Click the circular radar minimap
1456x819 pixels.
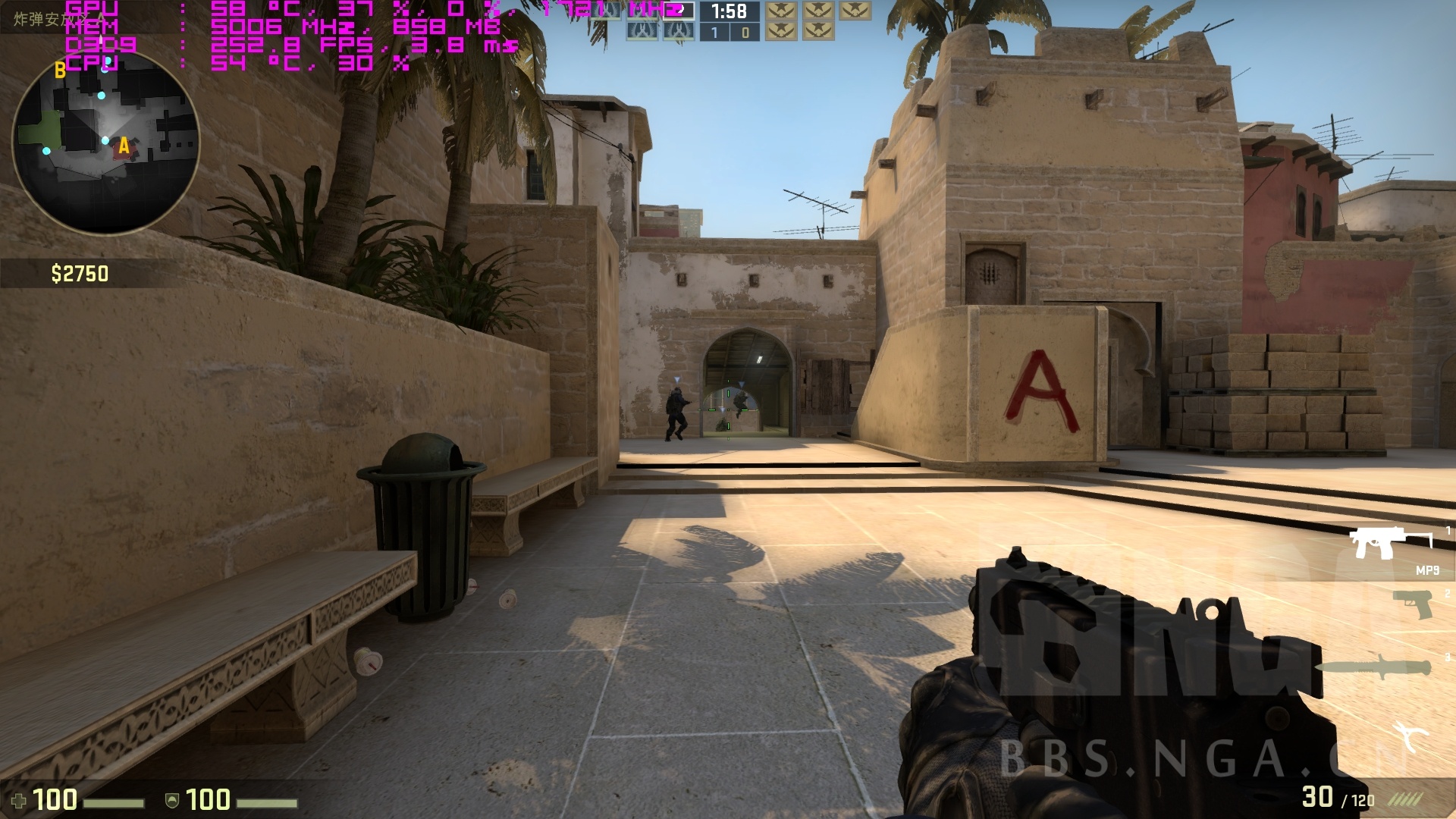point(105,142)
